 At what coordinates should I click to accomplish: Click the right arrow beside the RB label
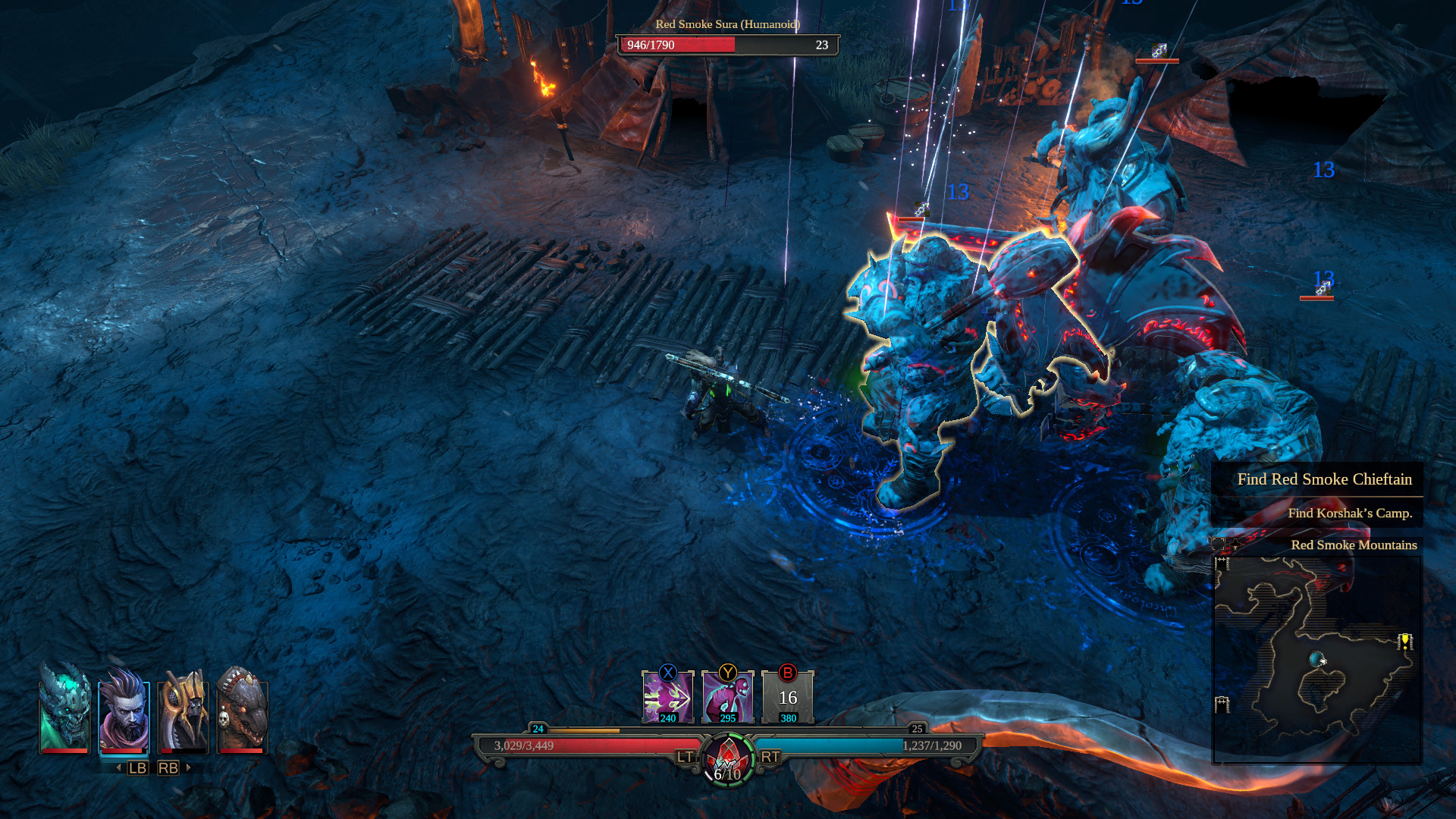[188, 767]
